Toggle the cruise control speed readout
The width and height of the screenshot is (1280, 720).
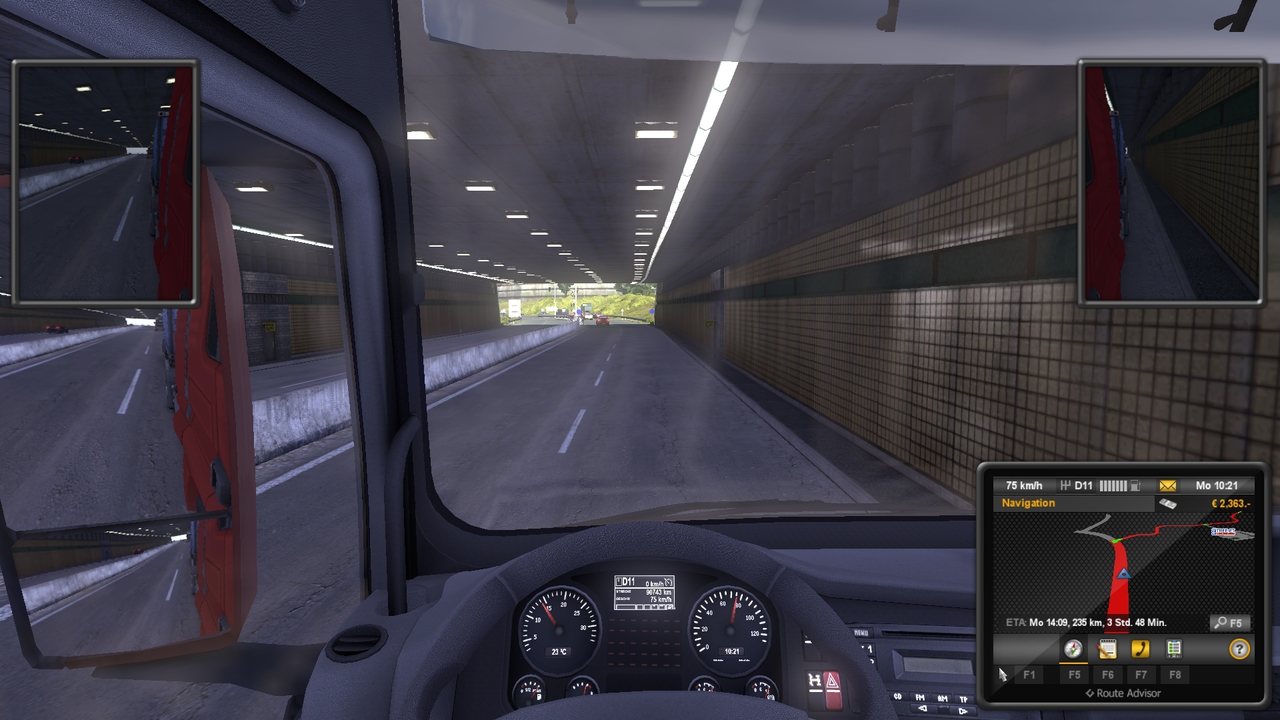coord(1023,485)
